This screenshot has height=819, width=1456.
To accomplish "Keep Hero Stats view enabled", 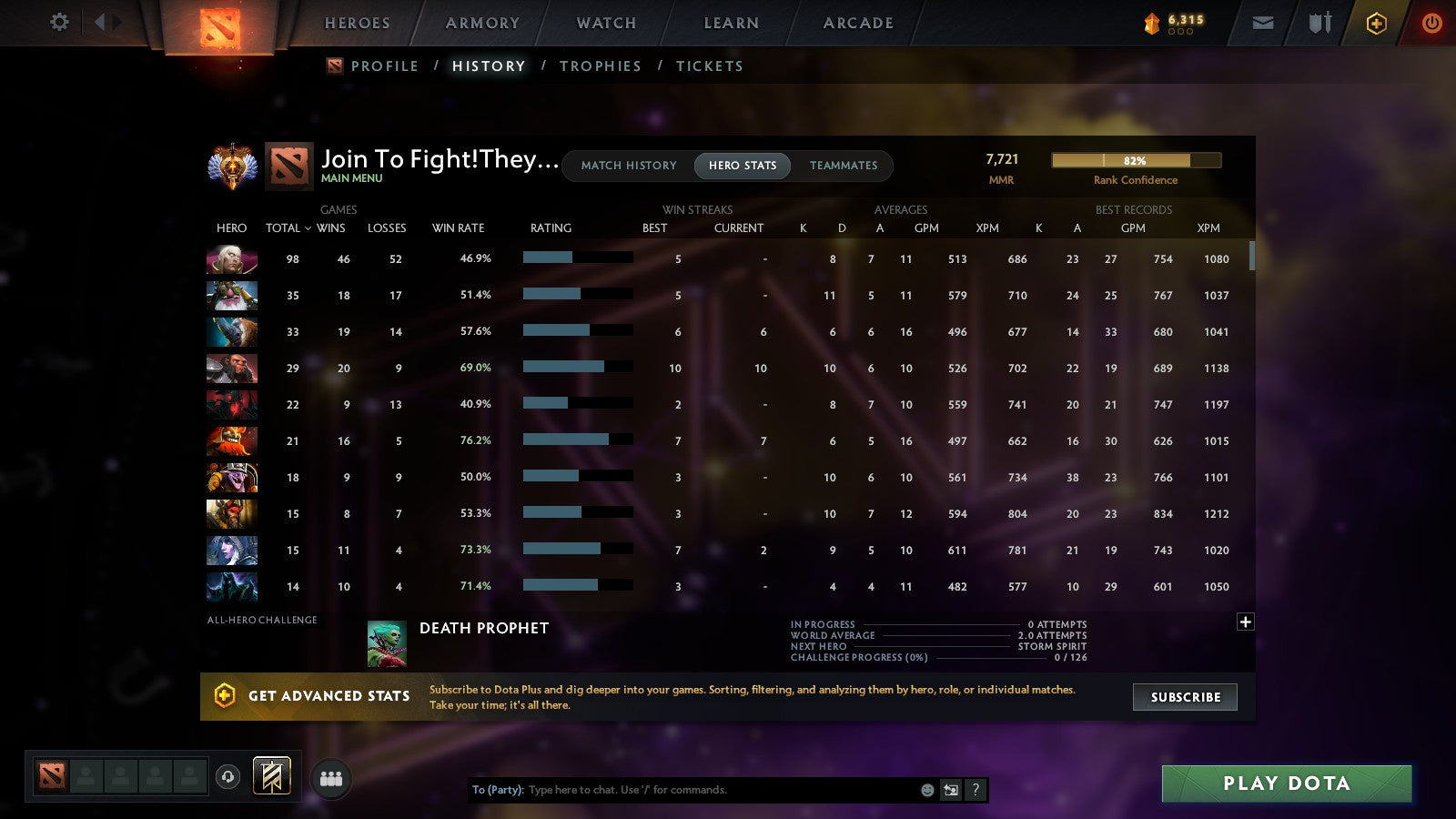I will 742,166.
